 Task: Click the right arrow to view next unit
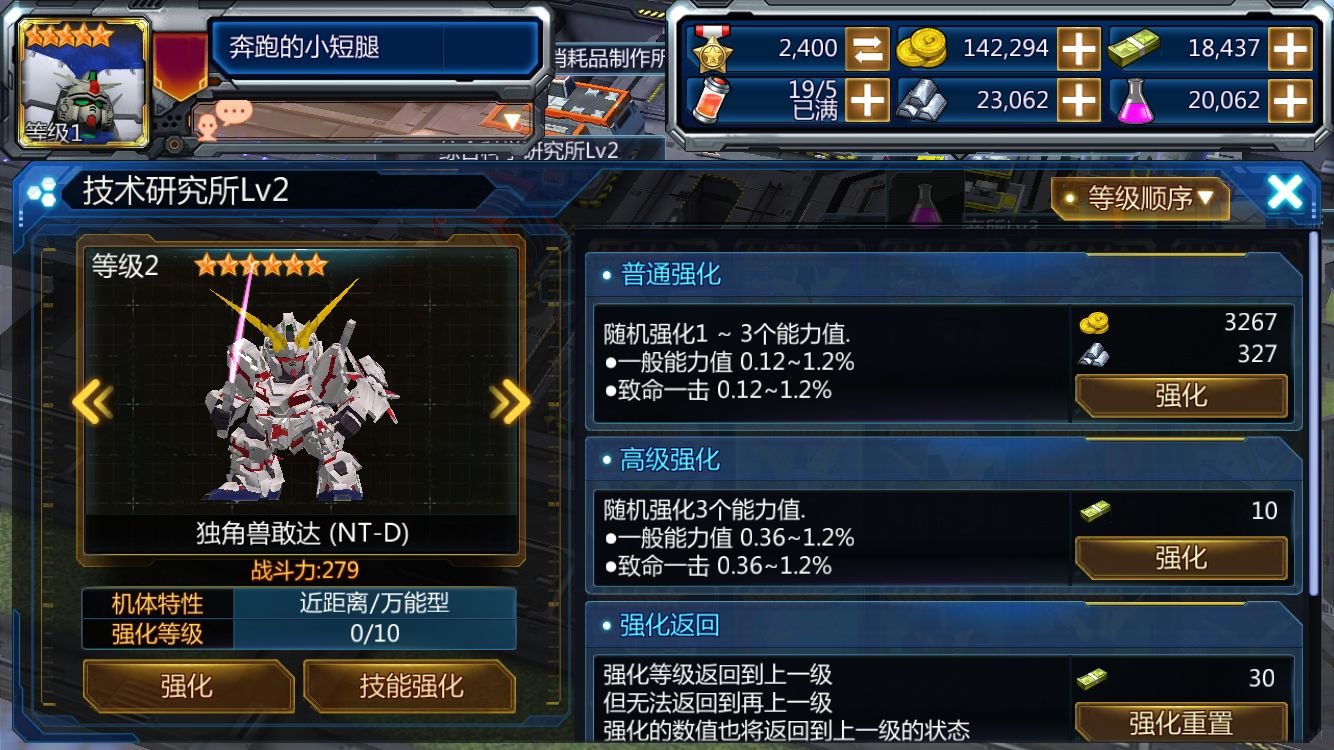pyautogui.click(x=510, y=403)
